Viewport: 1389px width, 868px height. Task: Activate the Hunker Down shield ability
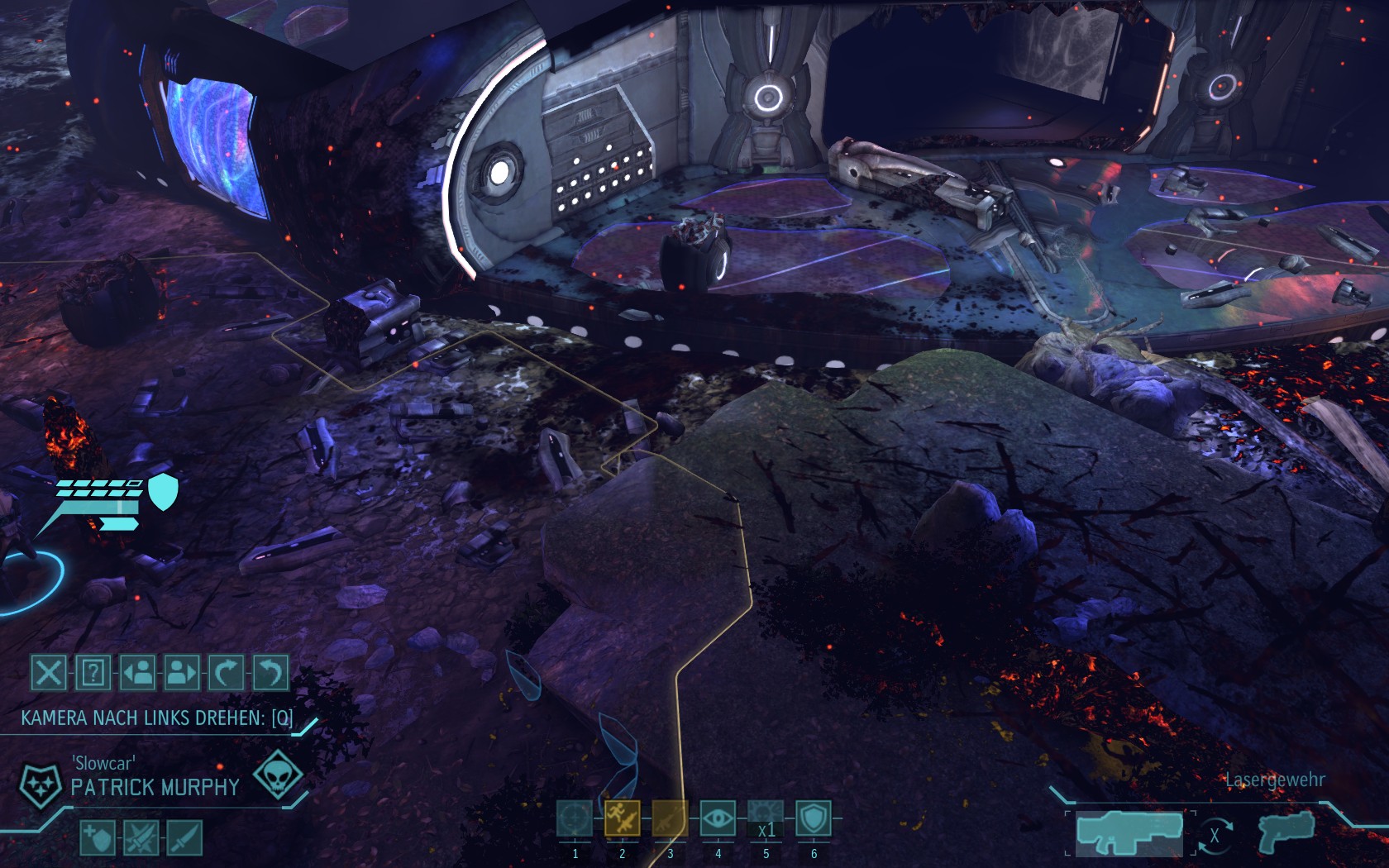[x=814, y=819]
